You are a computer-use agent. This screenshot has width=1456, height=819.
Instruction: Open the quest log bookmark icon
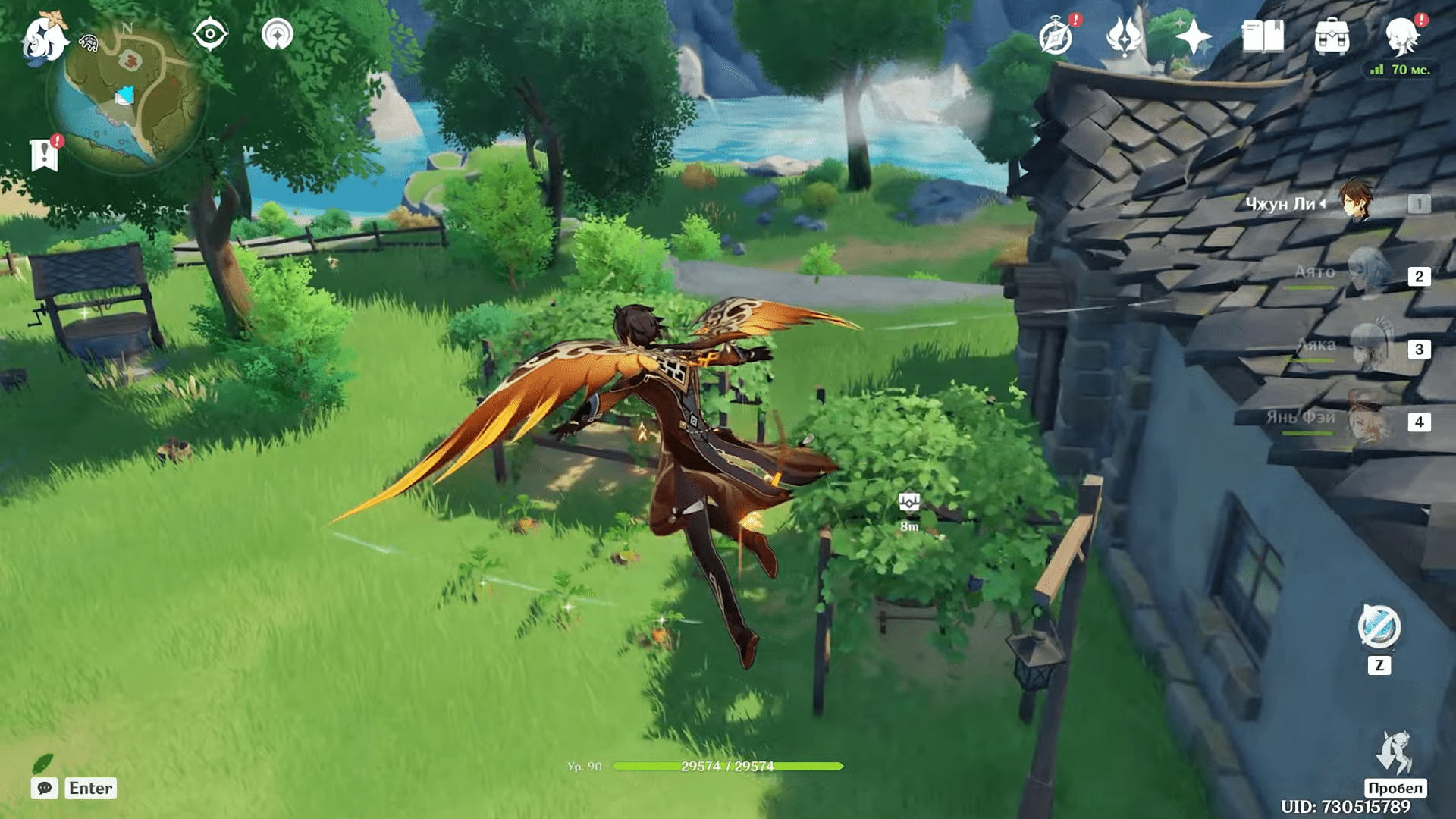(x=45, y=155)
